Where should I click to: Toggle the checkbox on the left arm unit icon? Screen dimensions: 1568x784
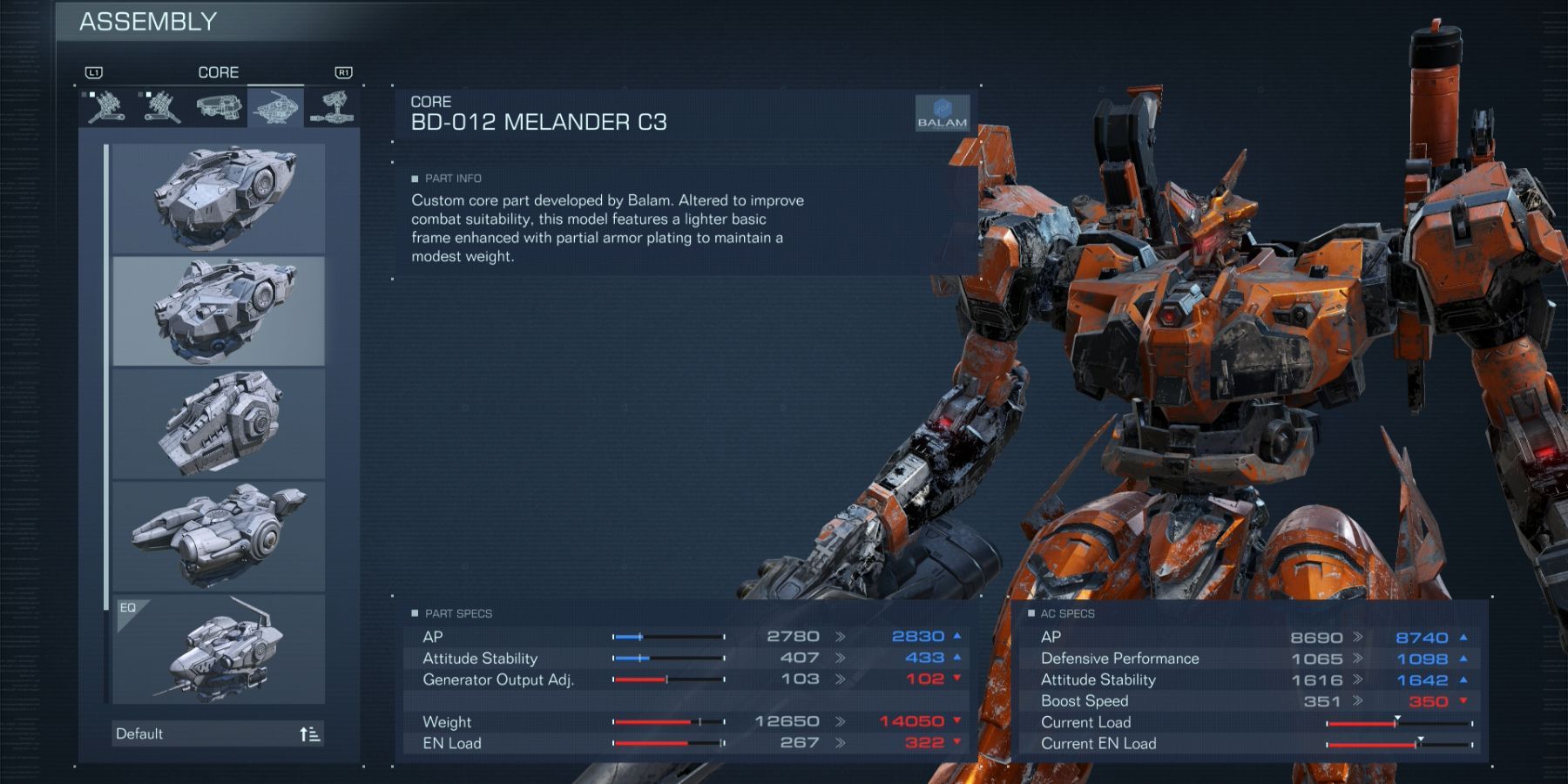click(x=148, y=94)
